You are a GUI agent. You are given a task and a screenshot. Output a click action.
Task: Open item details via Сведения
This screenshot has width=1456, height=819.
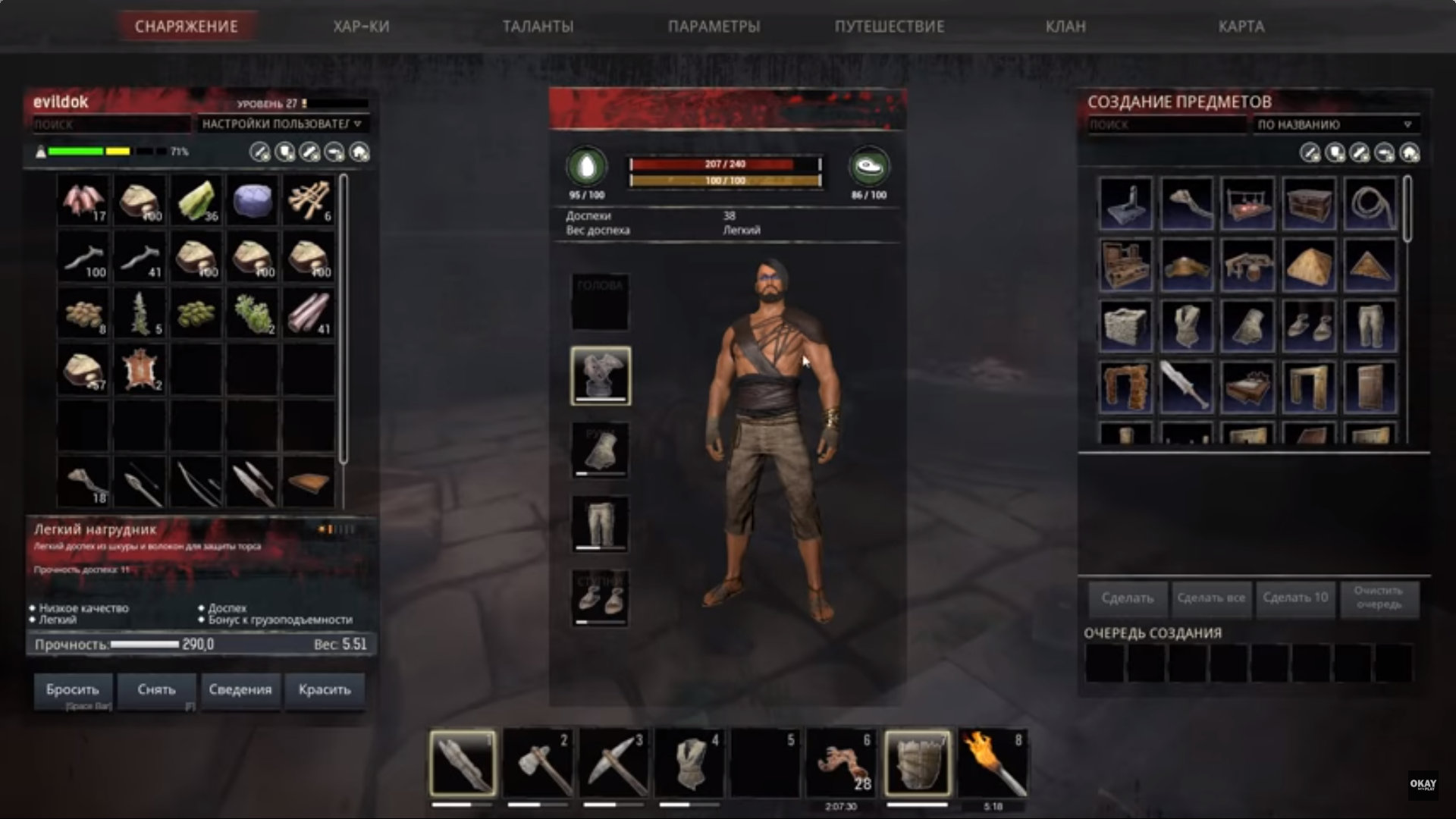240,689
